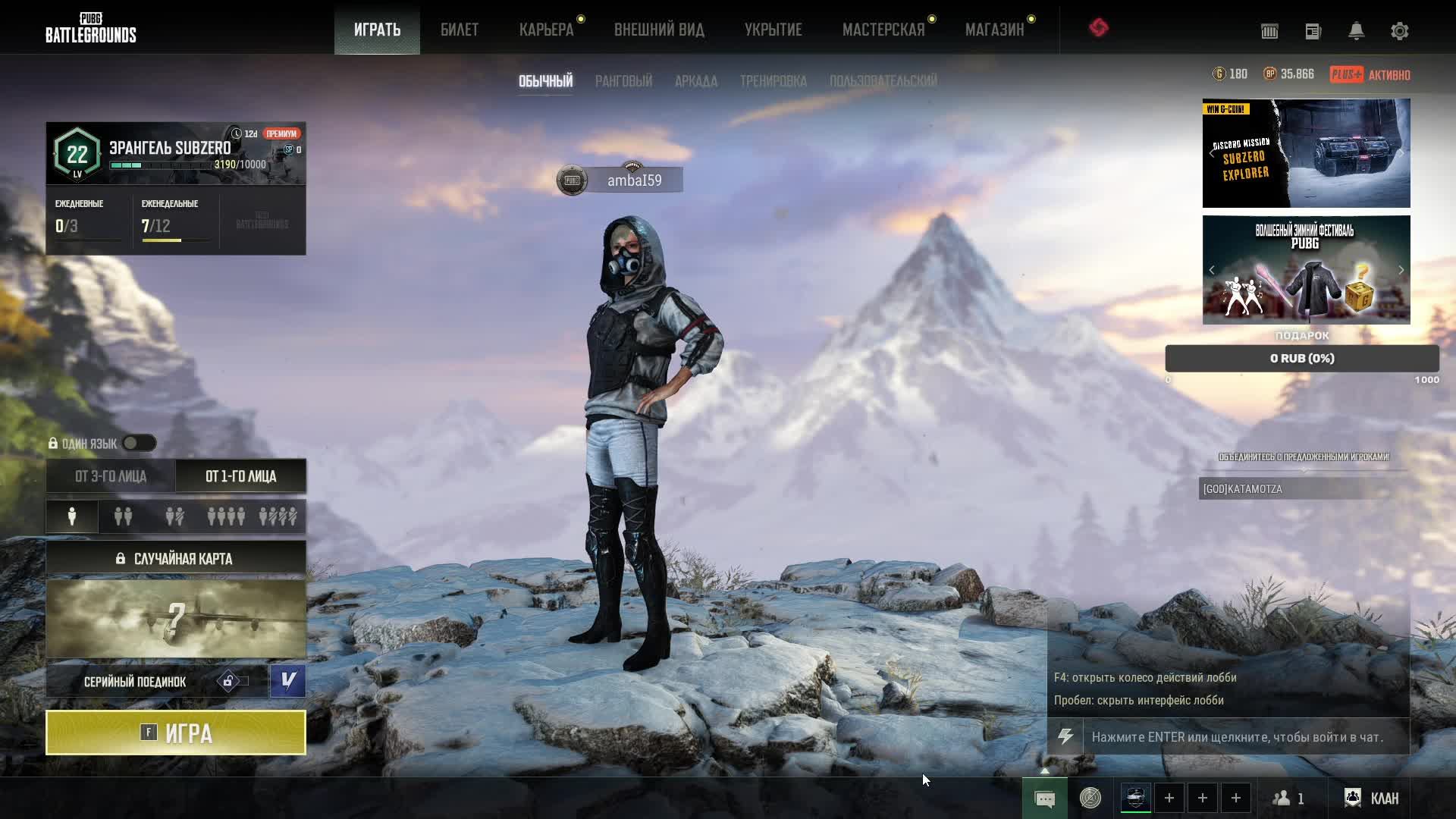Switch to the КАРЬЕРА tab
Screen dimensions: 1456x819
546,30
